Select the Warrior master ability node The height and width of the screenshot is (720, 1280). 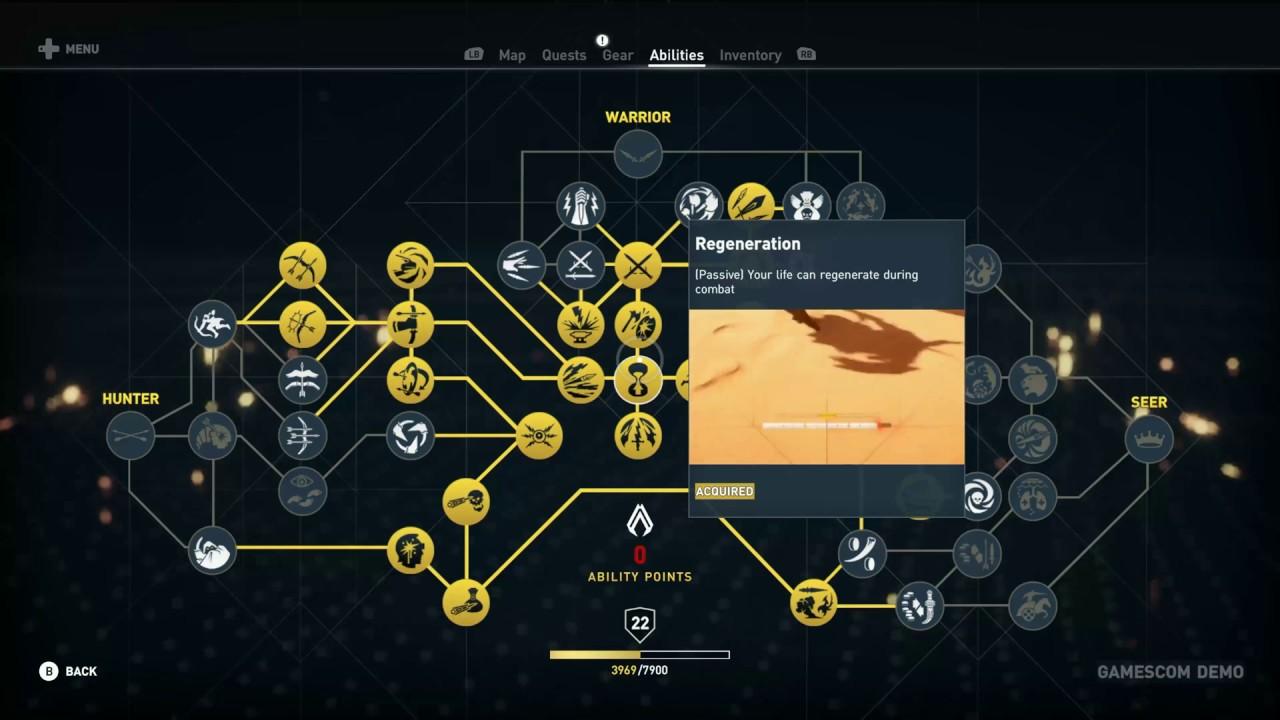pyautogui.click(x=638, y=155)
